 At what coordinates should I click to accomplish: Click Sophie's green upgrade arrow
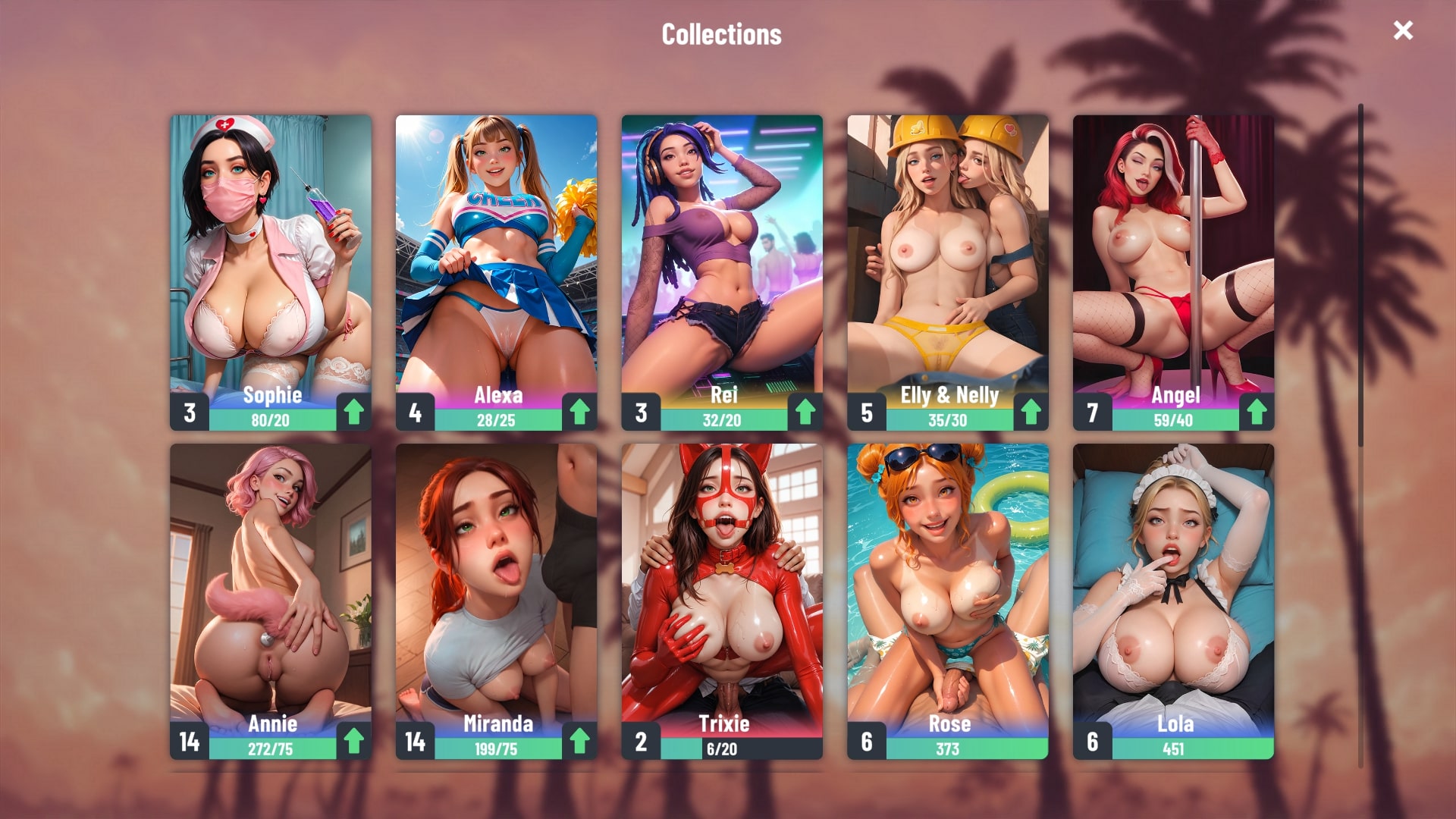point(353,412)
